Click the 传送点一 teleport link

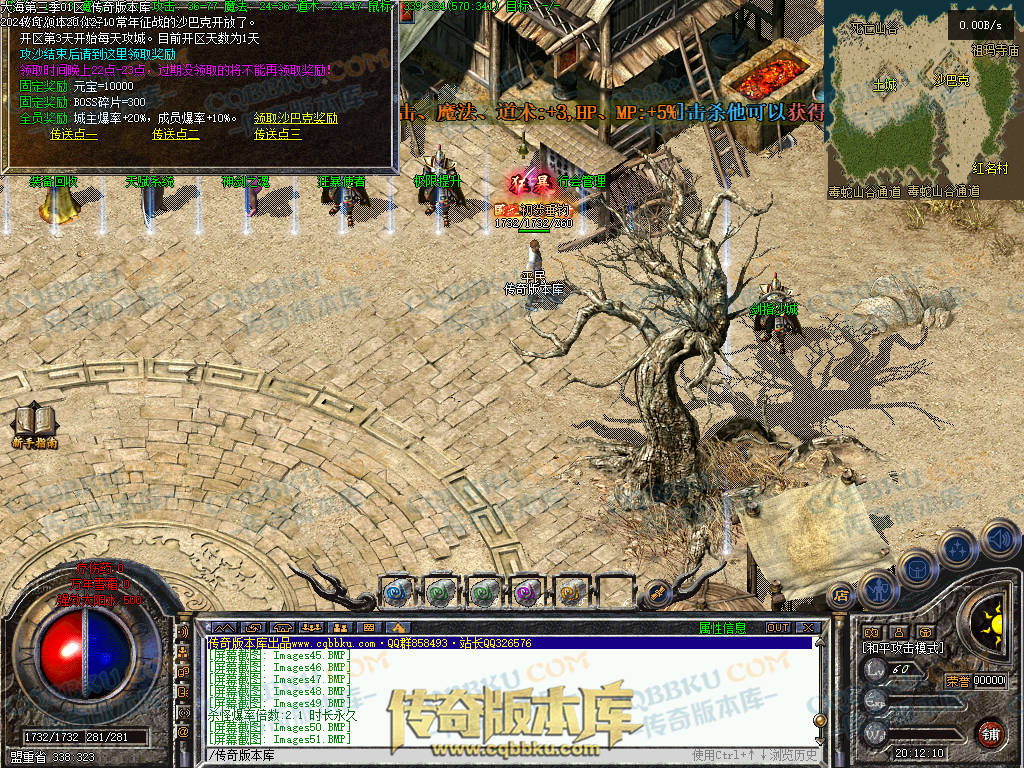[74, 134]
